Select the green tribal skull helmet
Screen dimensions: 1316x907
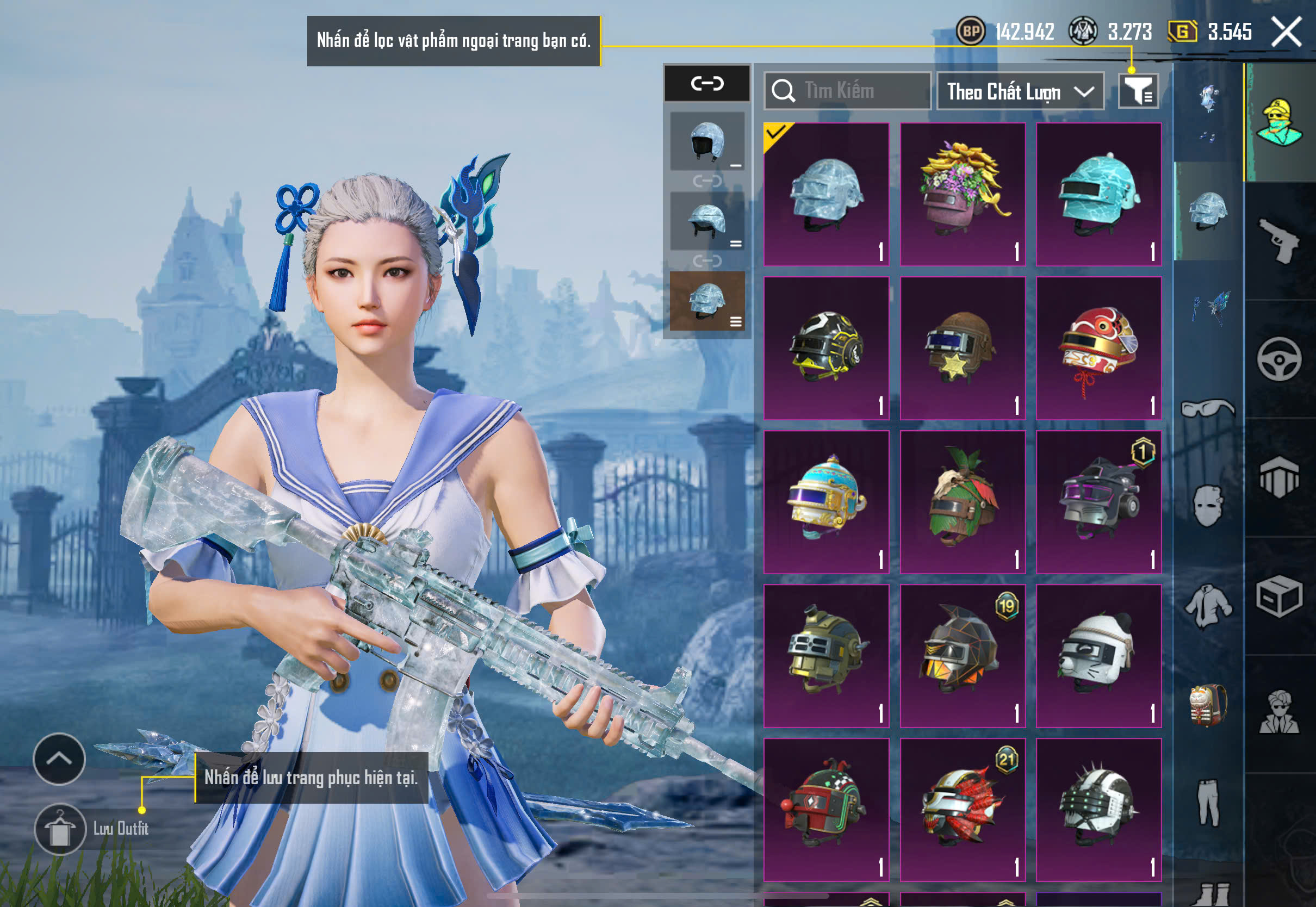[x=963, y=502]
